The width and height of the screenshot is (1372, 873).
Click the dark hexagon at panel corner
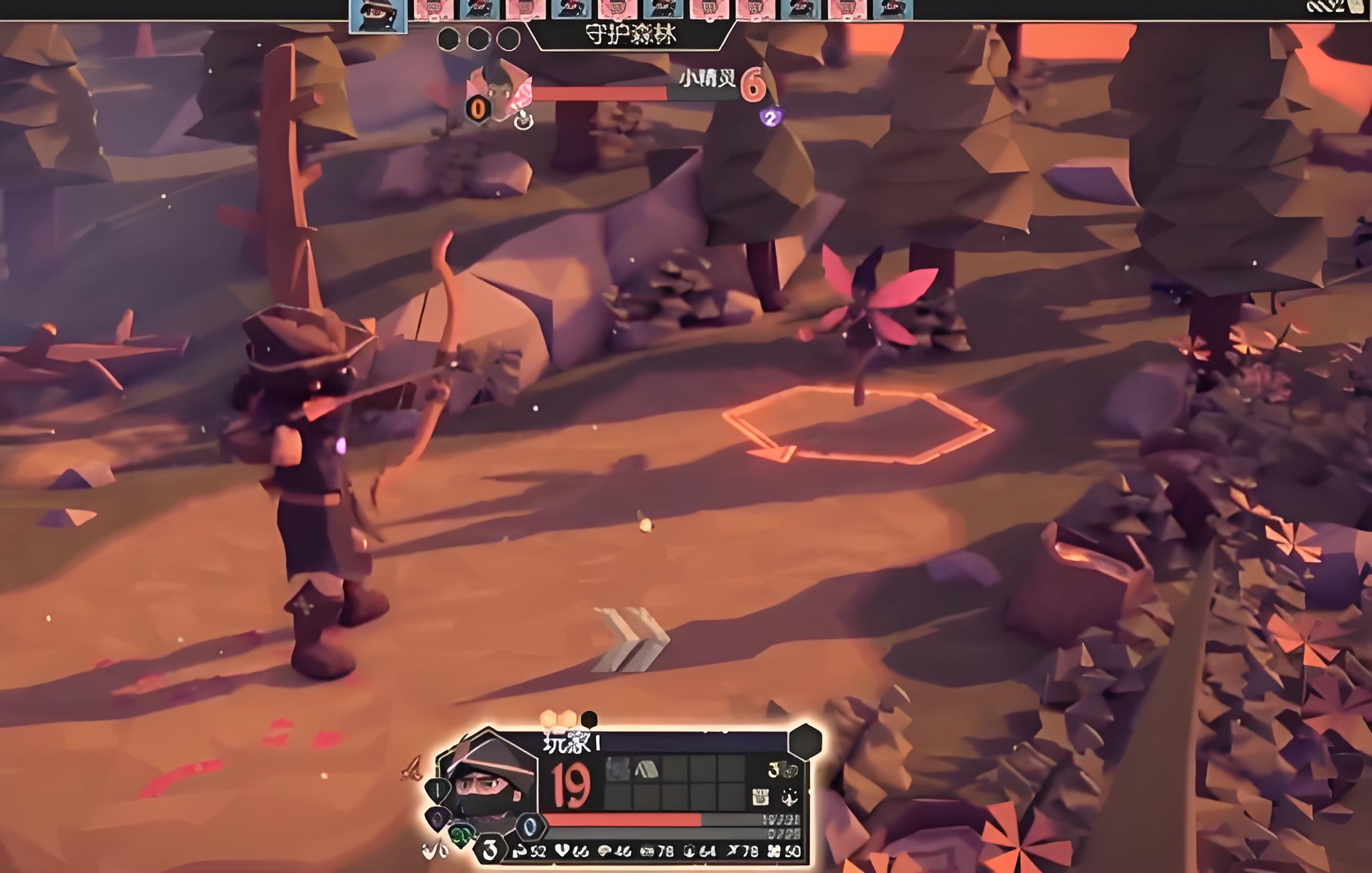point(805,741)
